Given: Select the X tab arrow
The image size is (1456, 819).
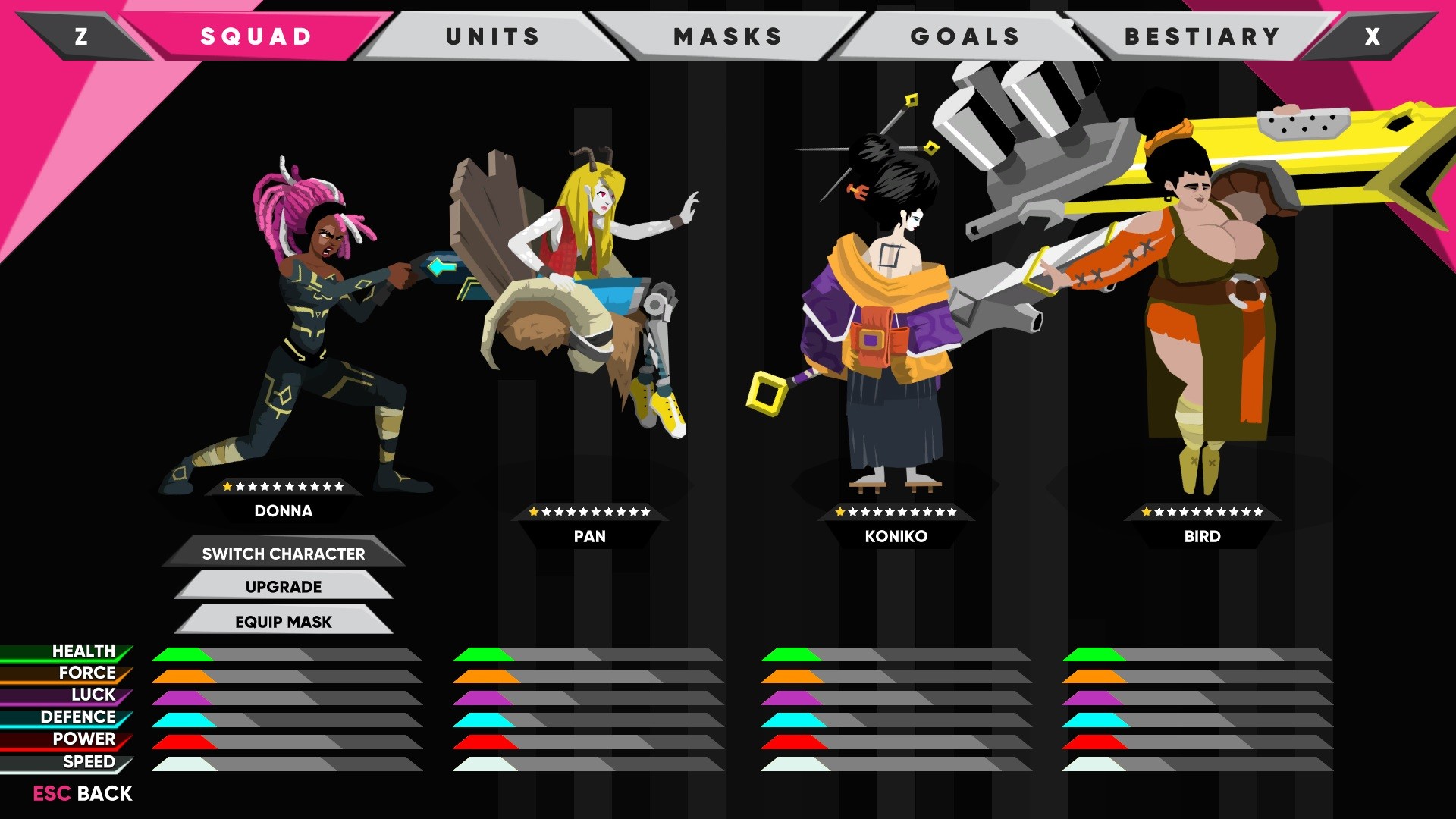Looking at the screenshot, I should [x=1371, y=35].
